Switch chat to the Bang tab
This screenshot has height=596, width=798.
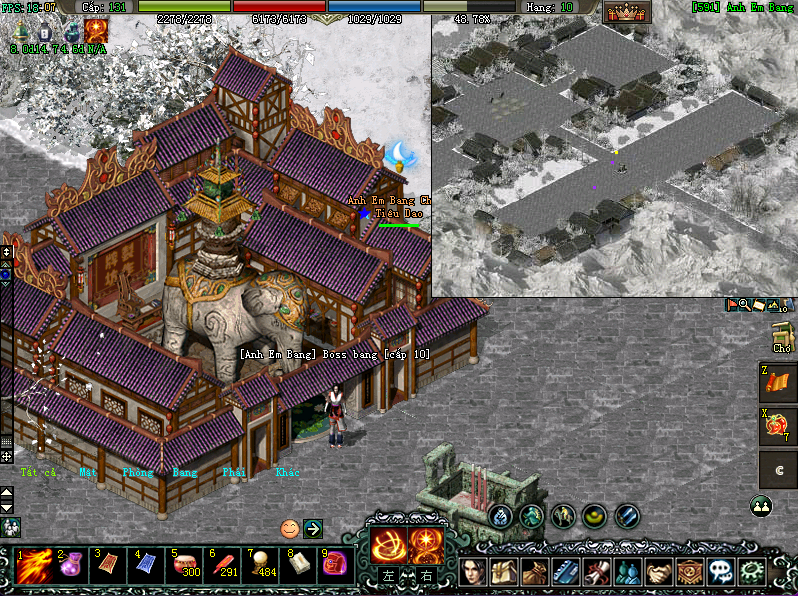tap(185, 472)
